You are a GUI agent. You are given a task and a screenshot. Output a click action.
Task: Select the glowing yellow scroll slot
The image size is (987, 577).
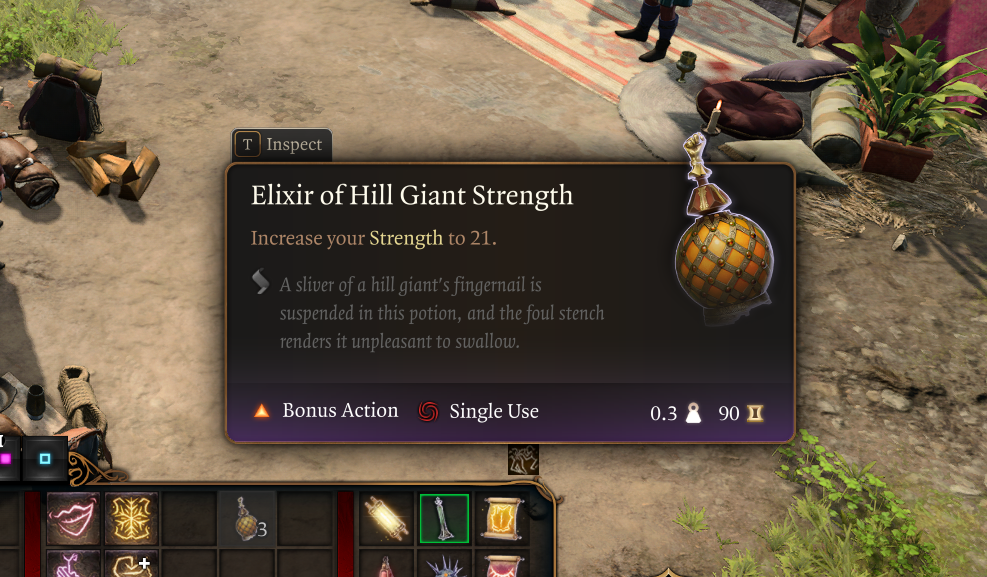point(387,517)
